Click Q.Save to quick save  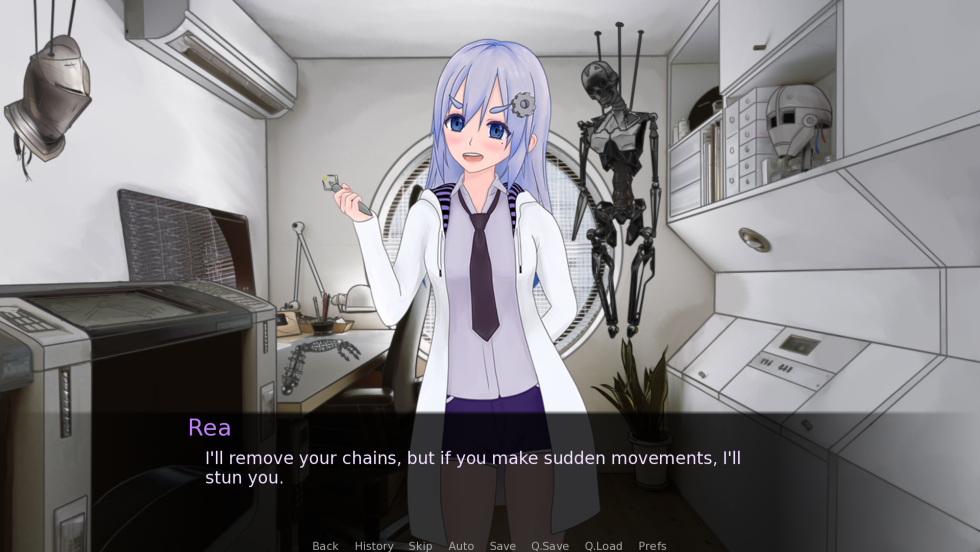tap(550, 546)
